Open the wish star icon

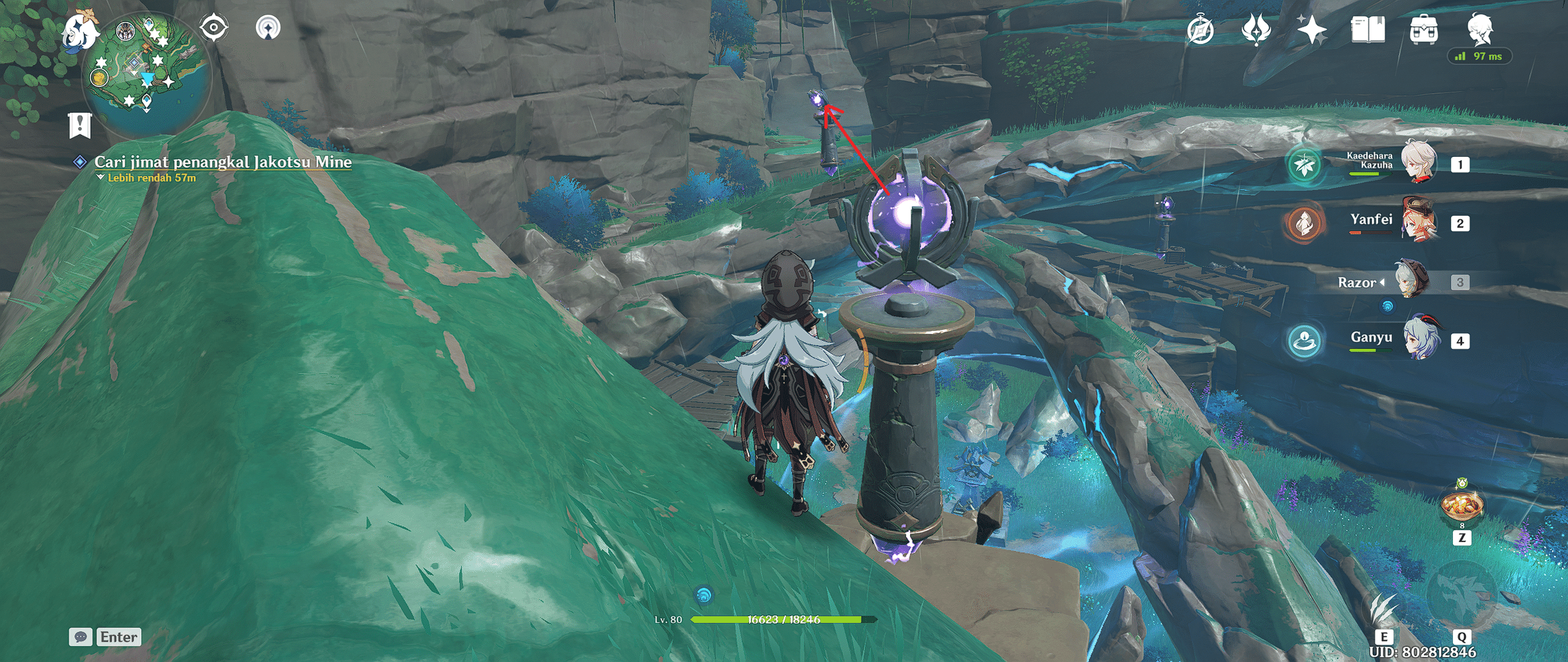[1311, 30]
